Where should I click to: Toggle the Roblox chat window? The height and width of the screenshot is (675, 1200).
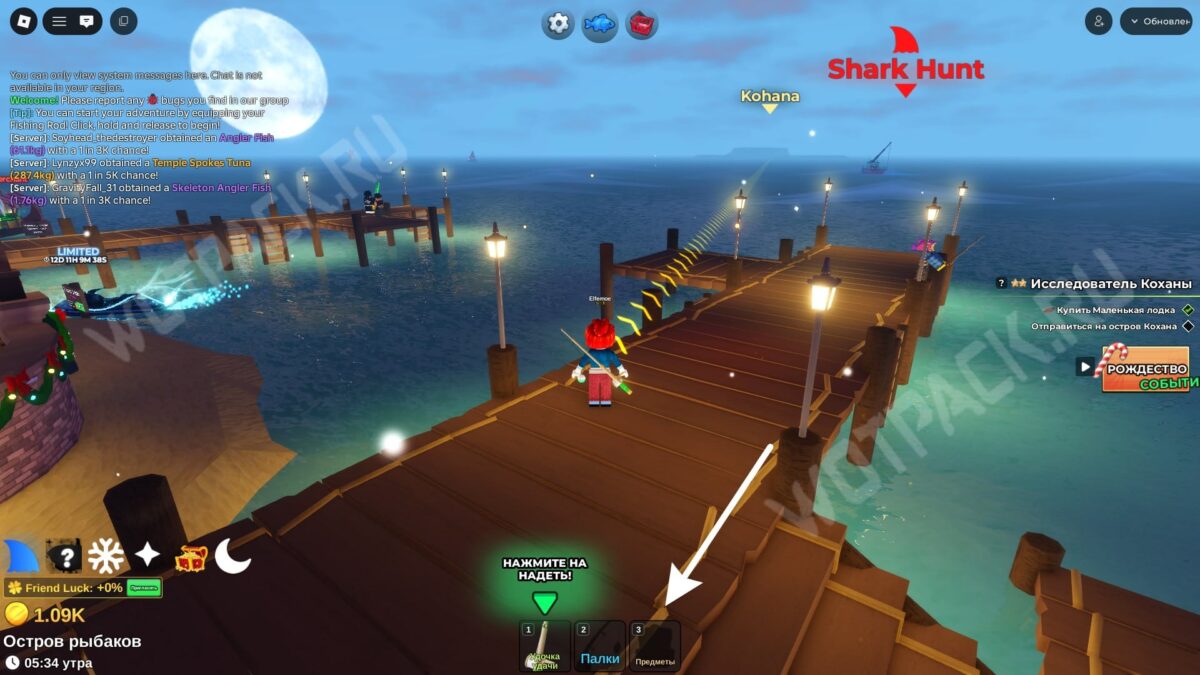point(87,21)
